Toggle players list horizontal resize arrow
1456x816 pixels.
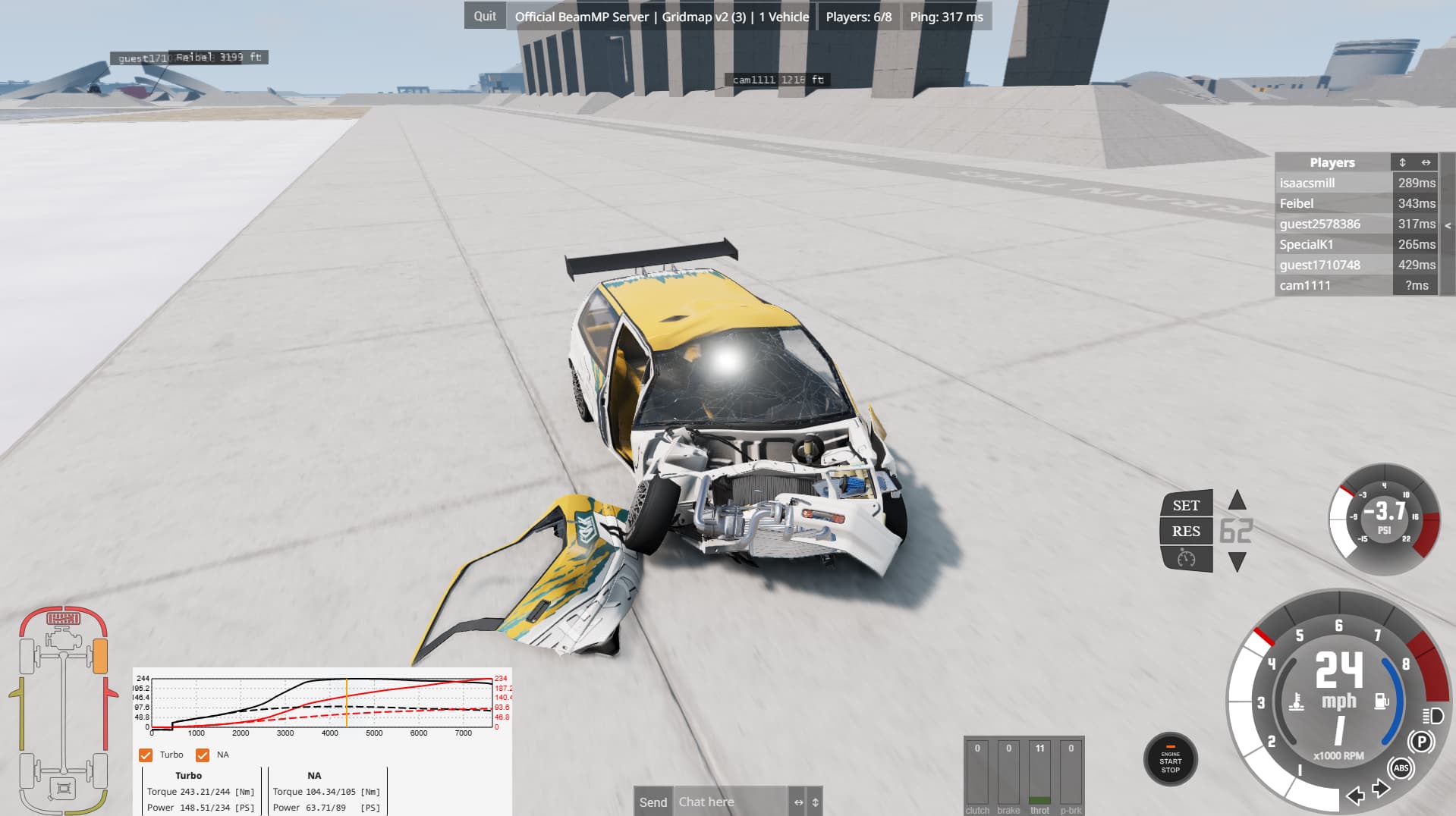point(1426,162)
